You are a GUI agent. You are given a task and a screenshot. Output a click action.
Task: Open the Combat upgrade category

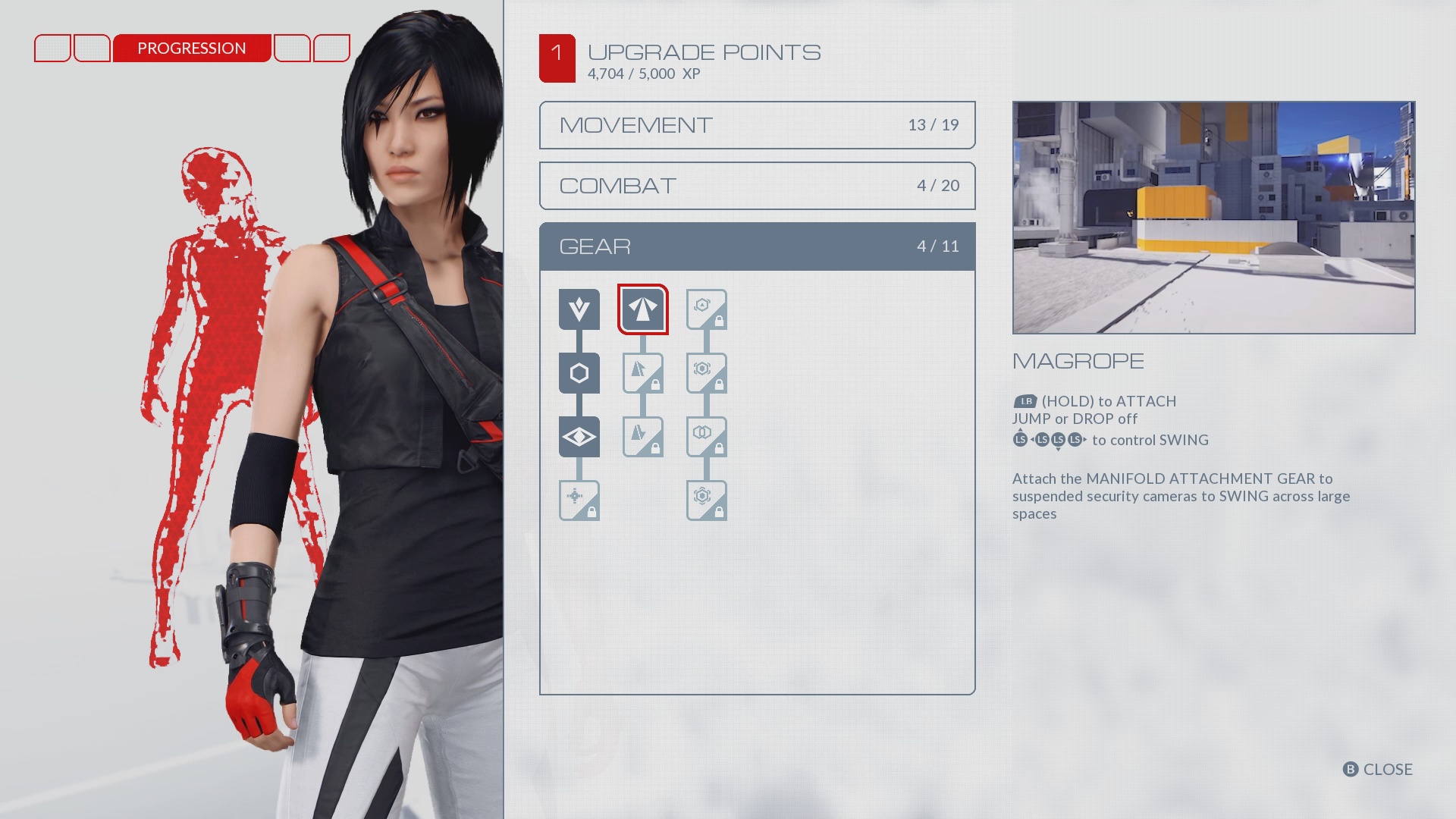[757, 186]
